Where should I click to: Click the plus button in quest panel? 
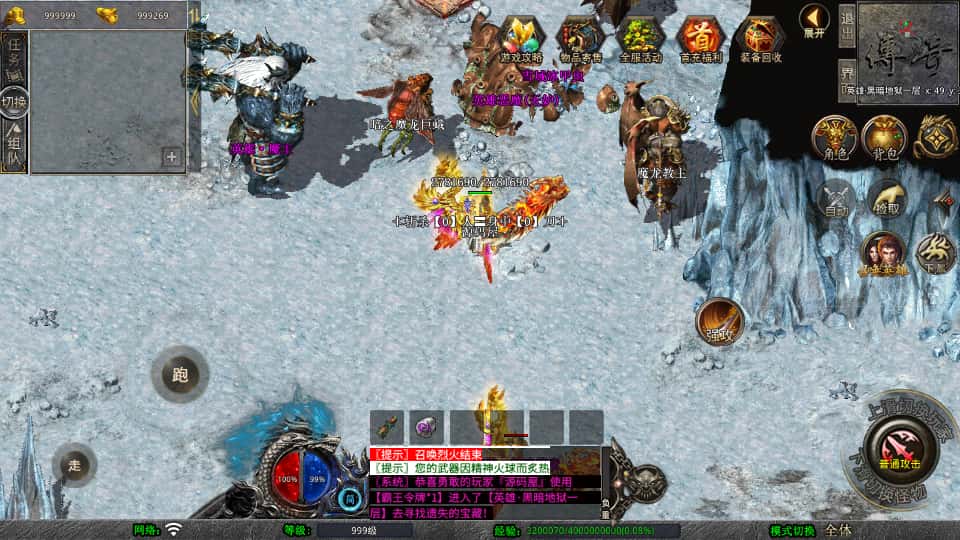[x=172, y=156]
